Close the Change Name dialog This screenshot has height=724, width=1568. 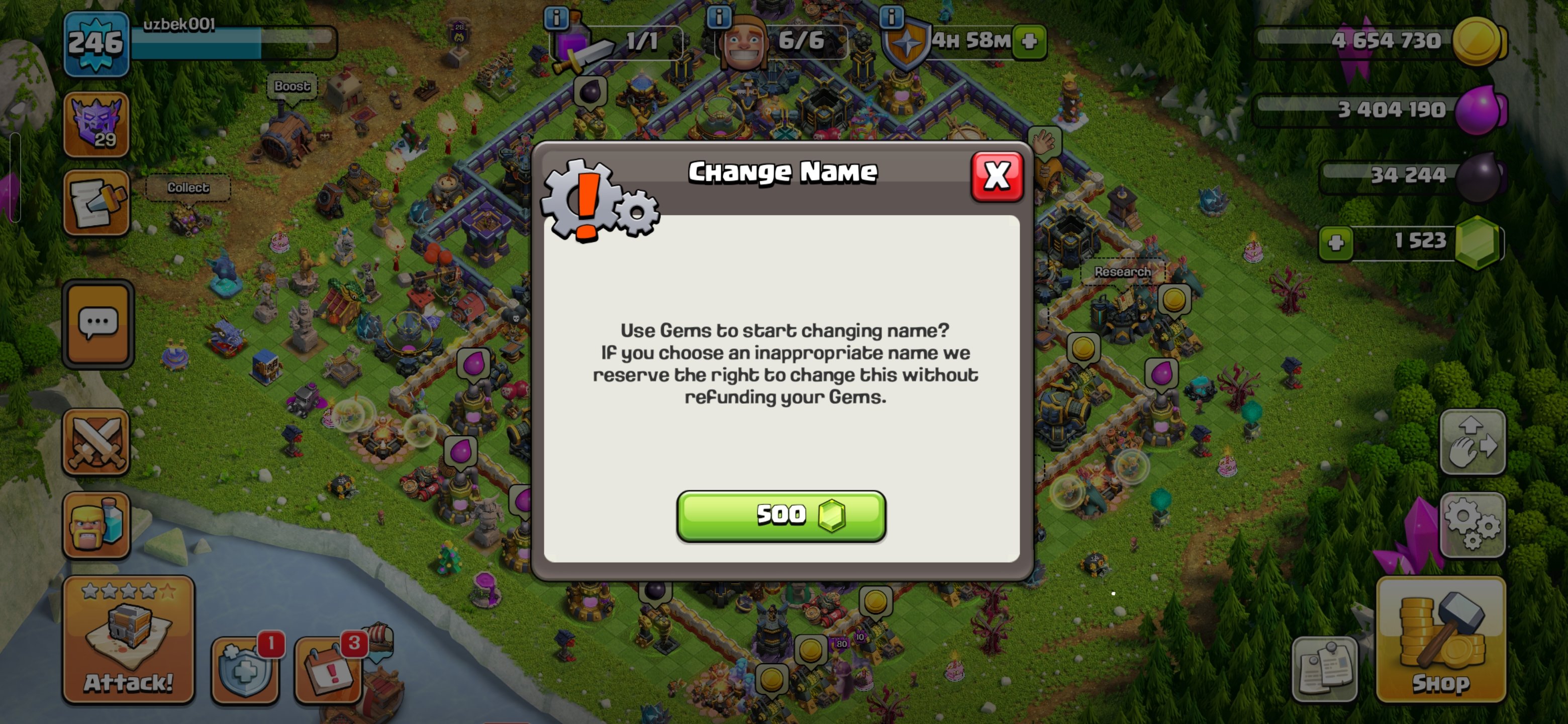coord(997,176)
